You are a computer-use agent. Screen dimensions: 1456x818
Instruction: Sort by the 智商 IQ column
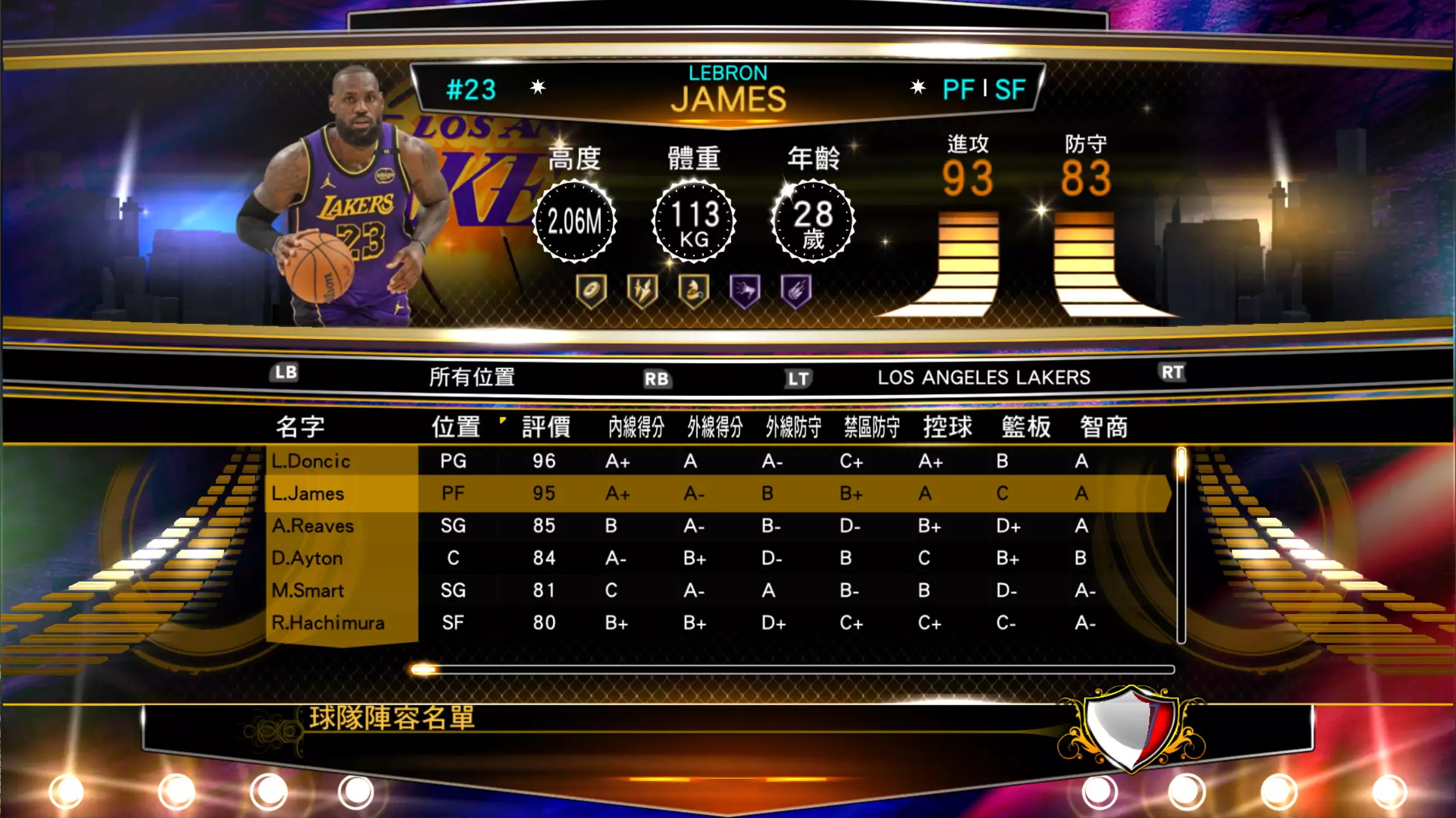[x=1103, y=427]
